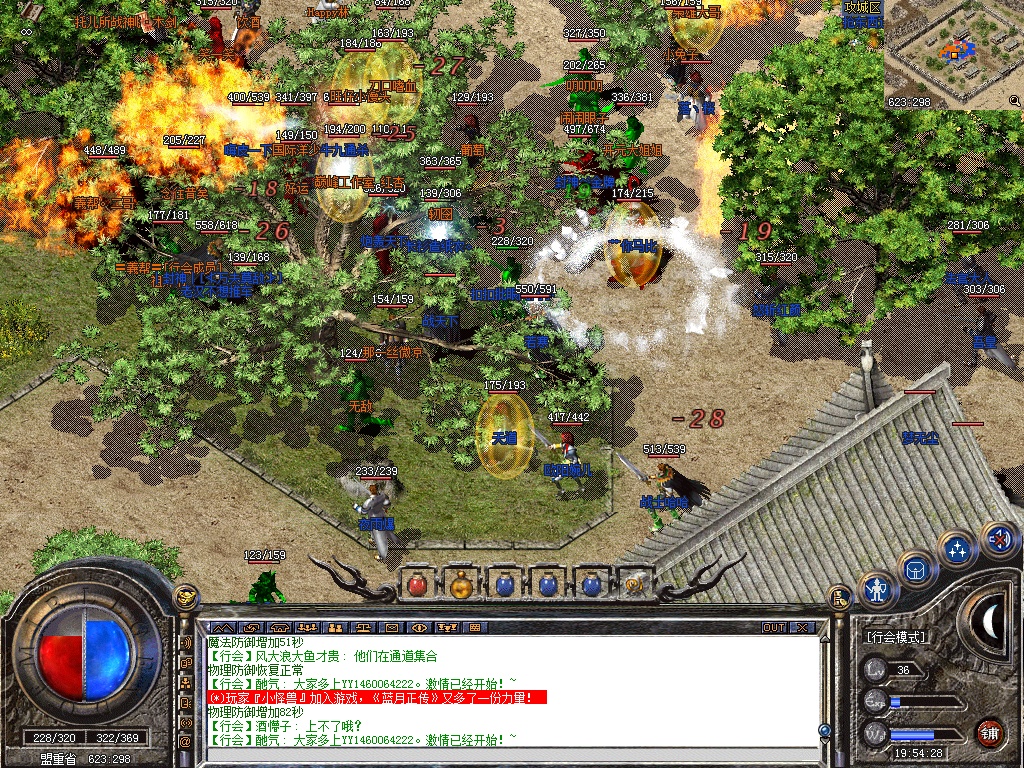Screen dimensions: 1024x768
Task: Use the golden potion belt slot
Action: [x=461, y=583]
